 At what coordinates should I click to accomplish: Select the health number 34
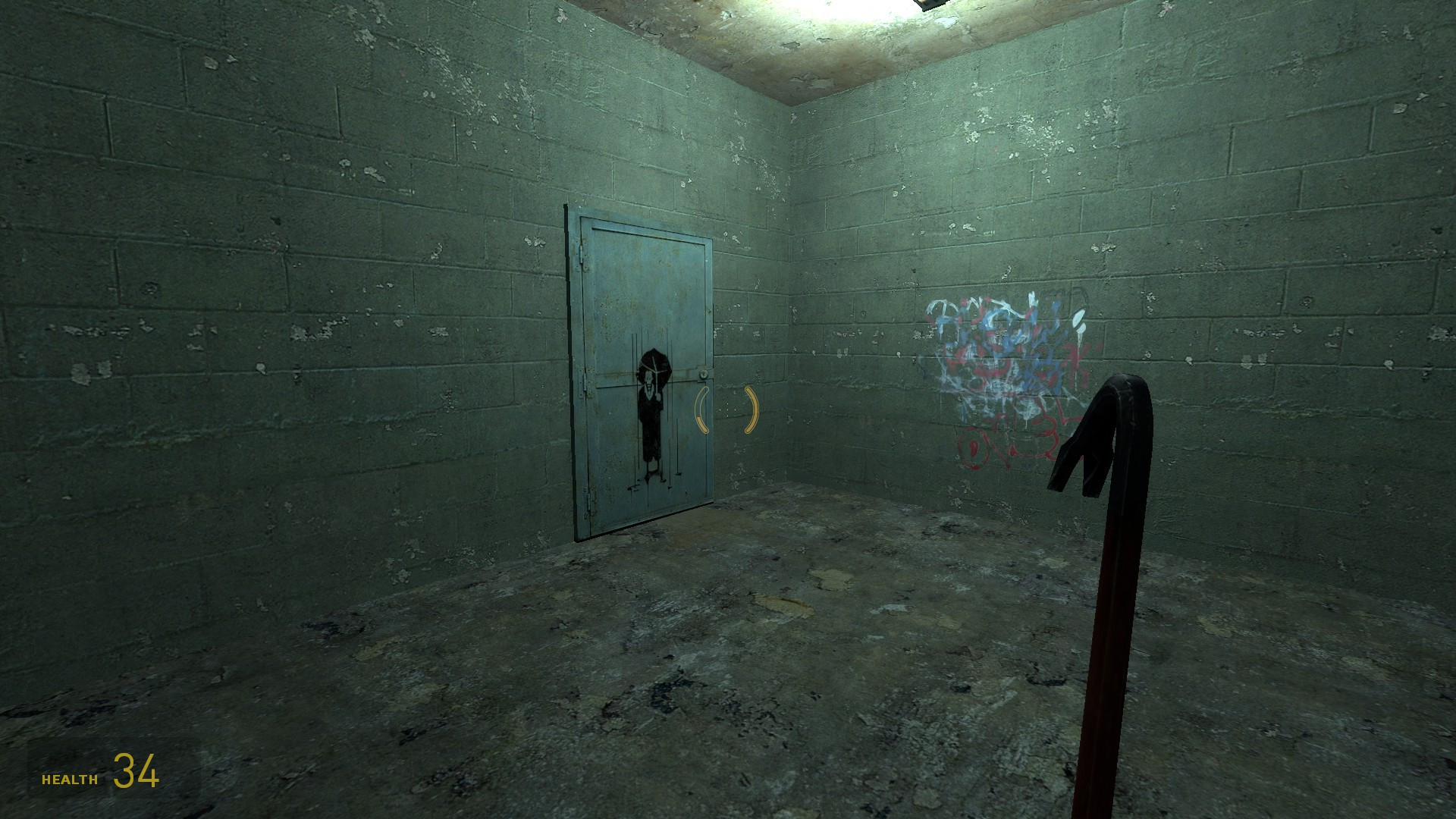(136, 772)
